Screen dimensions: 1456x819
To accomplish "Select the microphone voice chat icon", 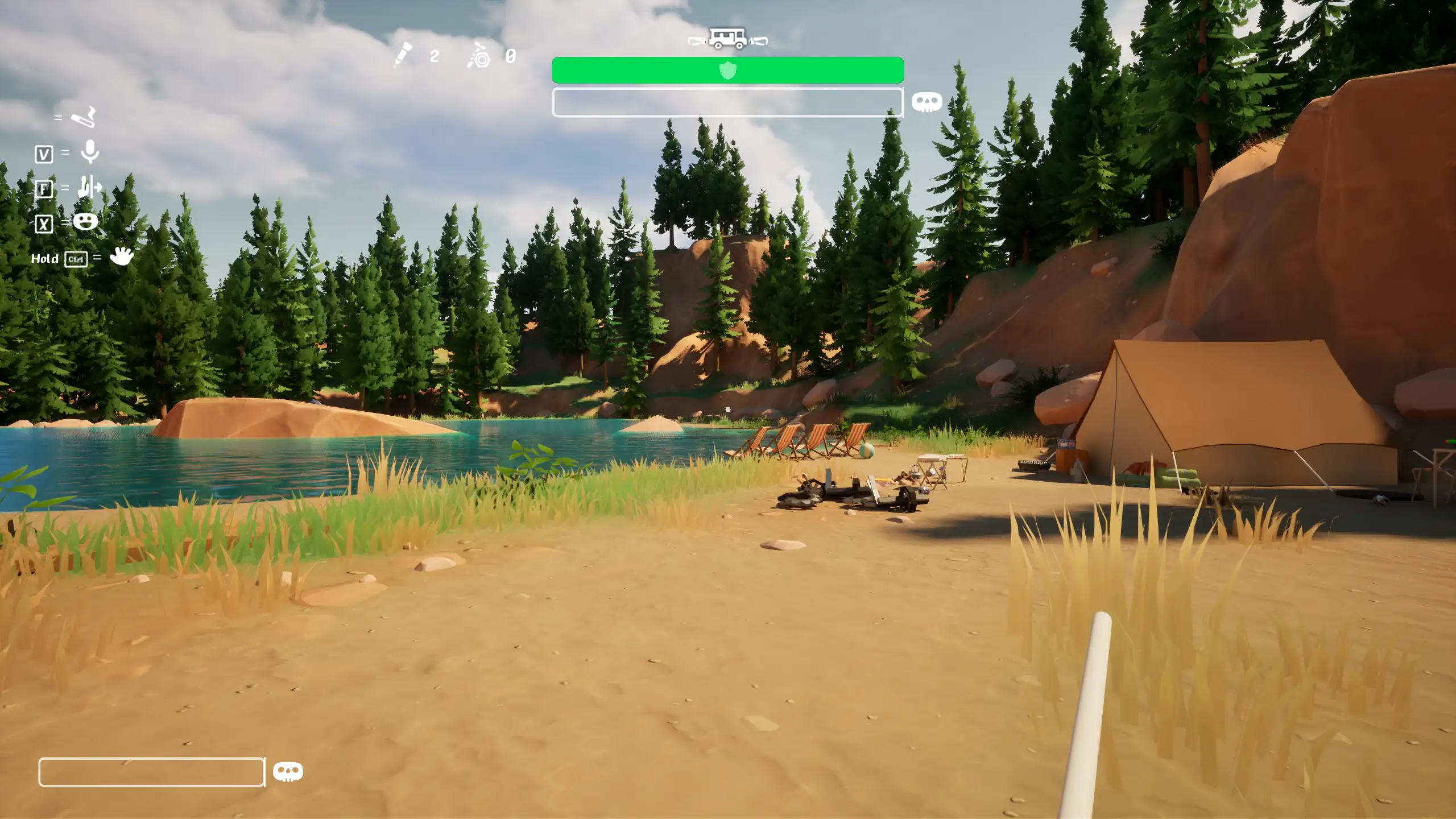I will click(x=90, y=152).
